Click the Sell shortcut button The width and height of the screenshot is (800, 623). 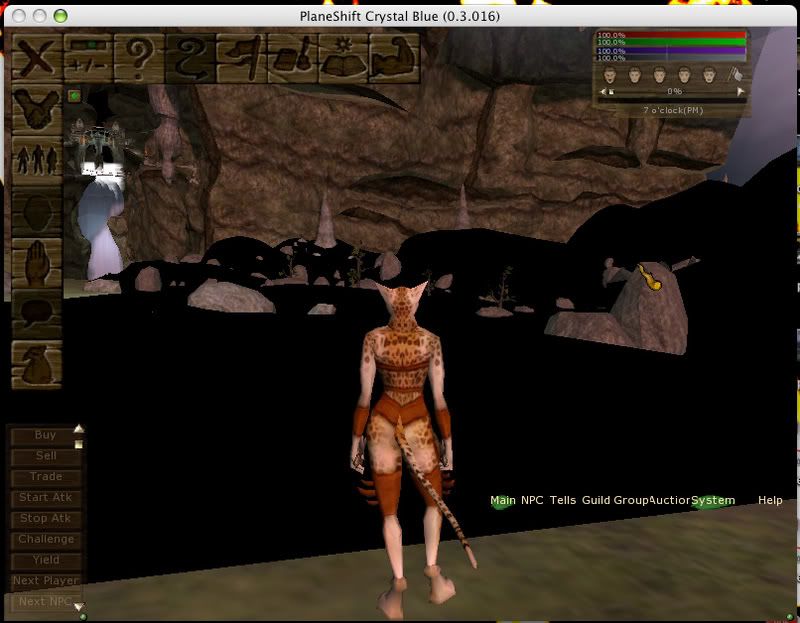[x=45, y=456]
